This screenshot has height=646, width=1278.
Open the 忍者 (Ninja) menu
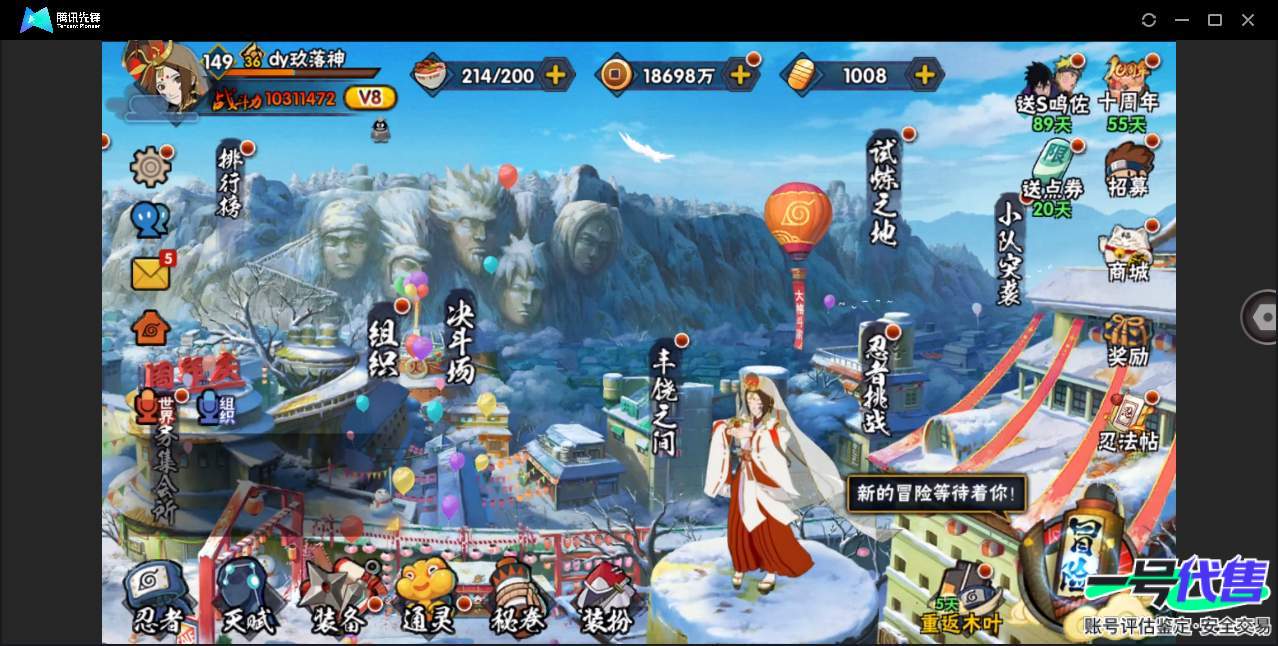pyautogui.click(x=158, y=600)
